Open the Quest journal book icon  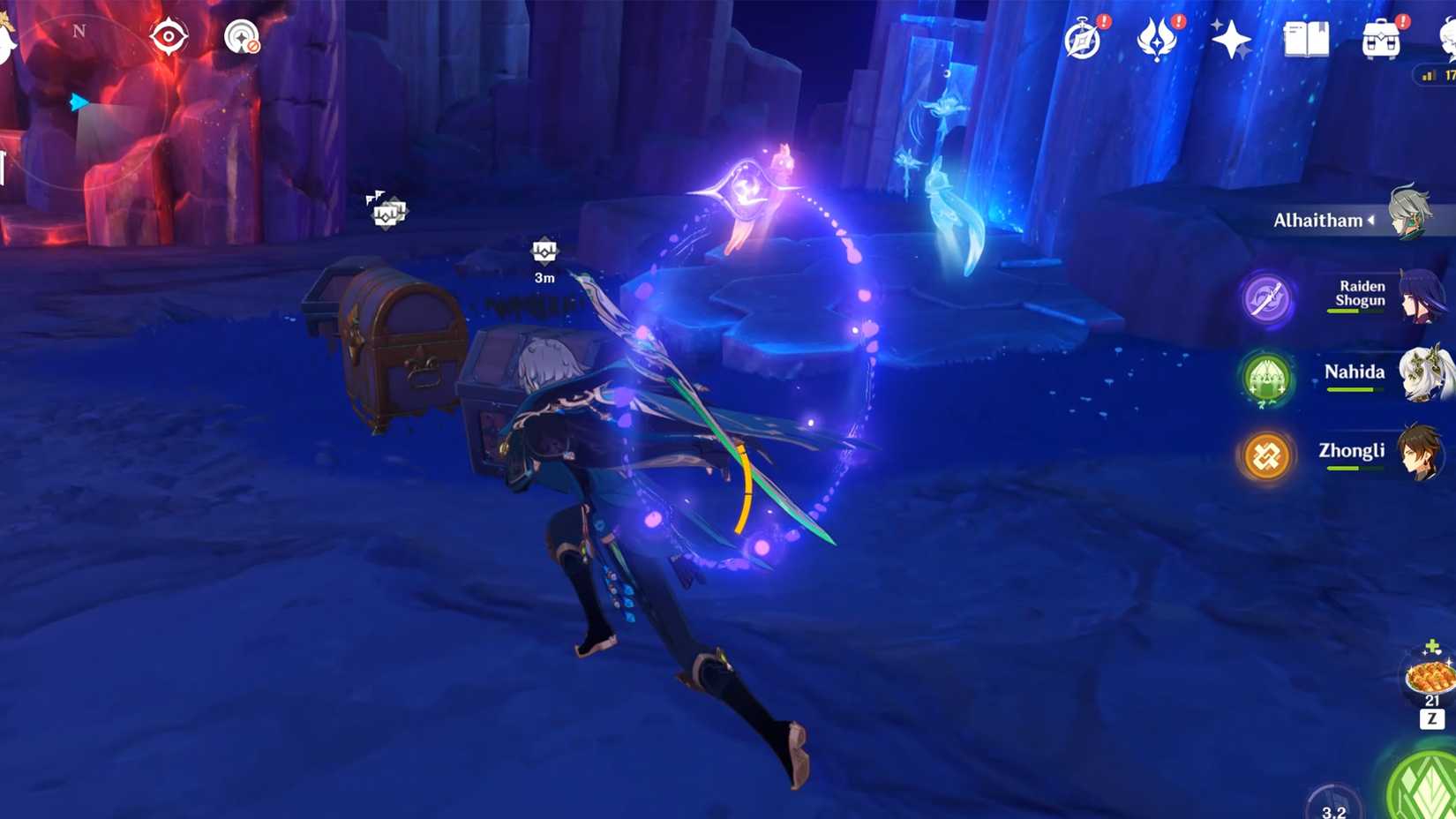(x=1306, y=39)
